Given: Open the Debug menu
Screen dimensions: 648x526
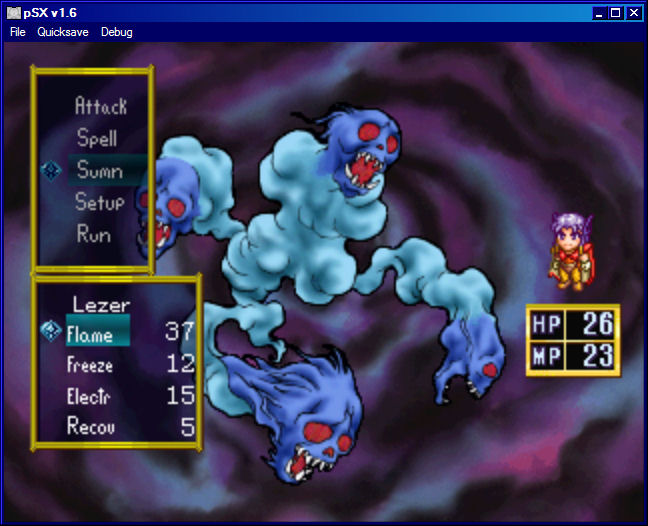Looking at the screenshot, I should pos(116,32).
